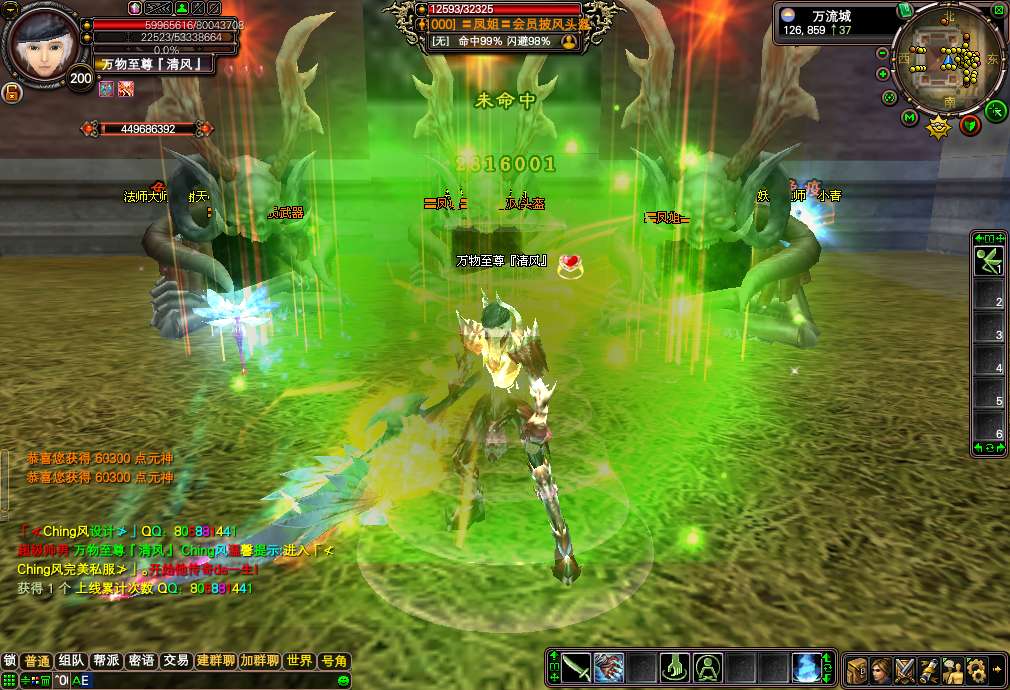This screenshot has width=1010, height=690.
Task: Cast the blue flame skill
Action: pyautogui.click(x=806, y=667)
